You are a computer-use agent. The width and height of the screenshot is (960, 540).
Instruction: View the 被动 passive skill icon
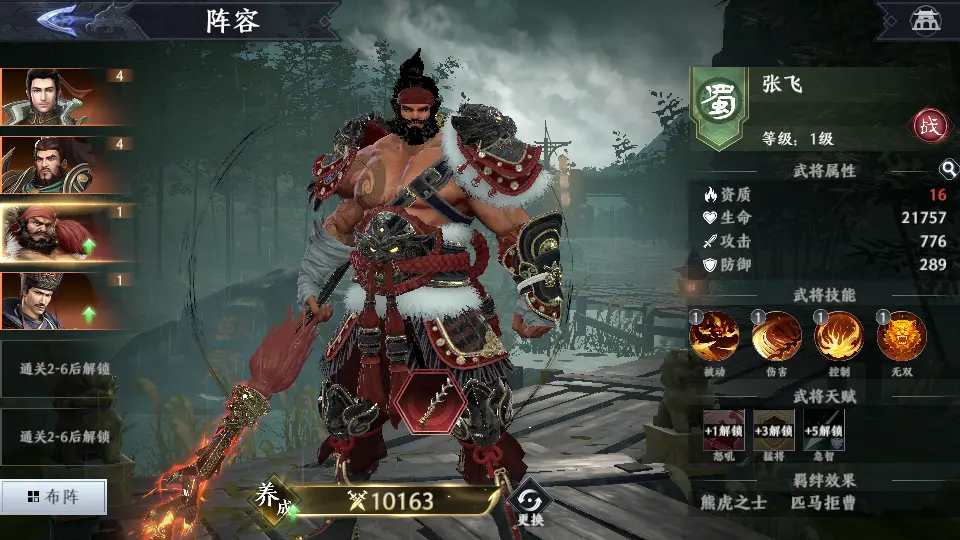pyautogui.click(x=714, y=337)
